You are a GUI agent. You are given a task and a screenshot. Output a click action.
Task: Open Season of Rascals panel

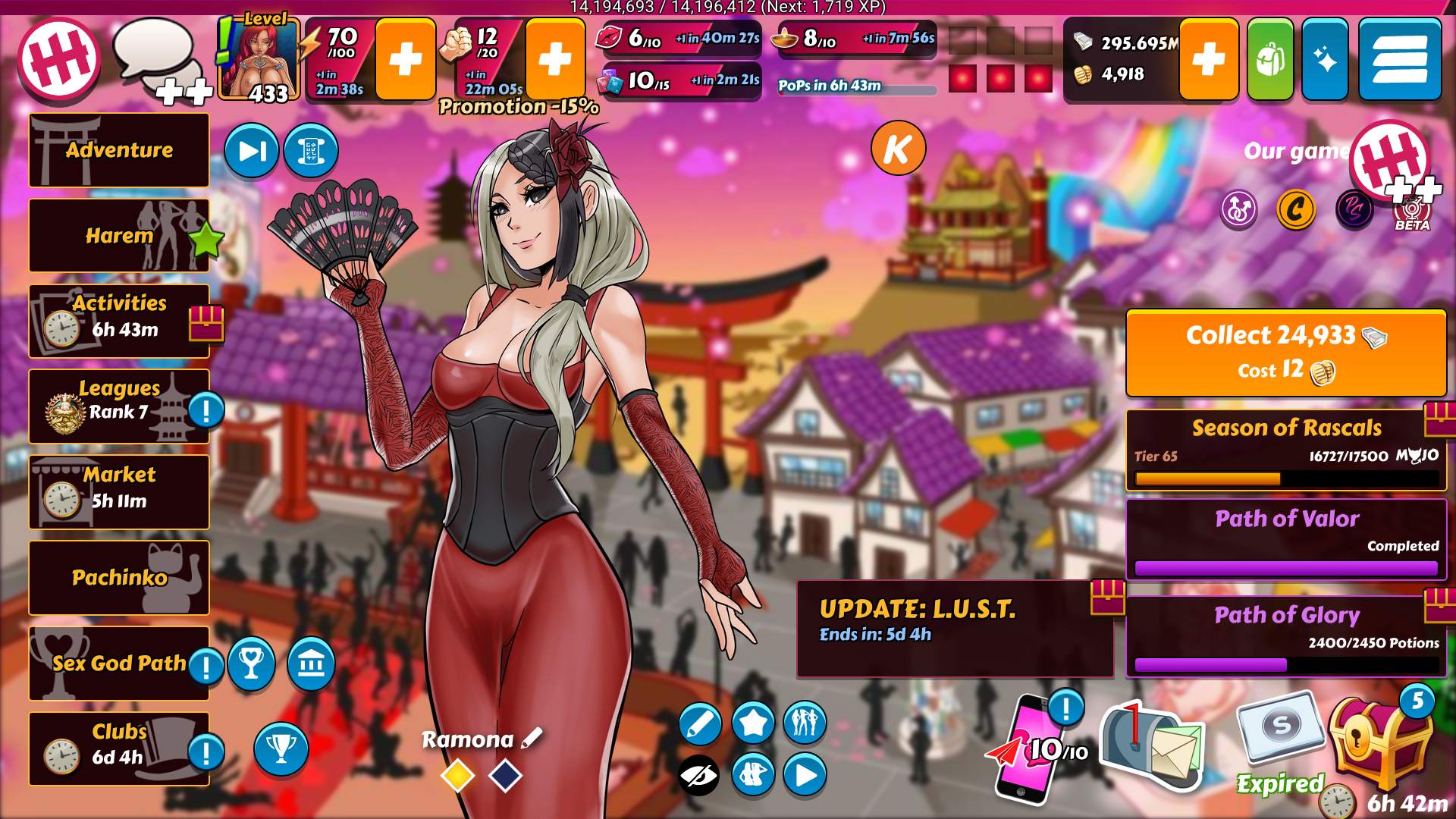1286,450
